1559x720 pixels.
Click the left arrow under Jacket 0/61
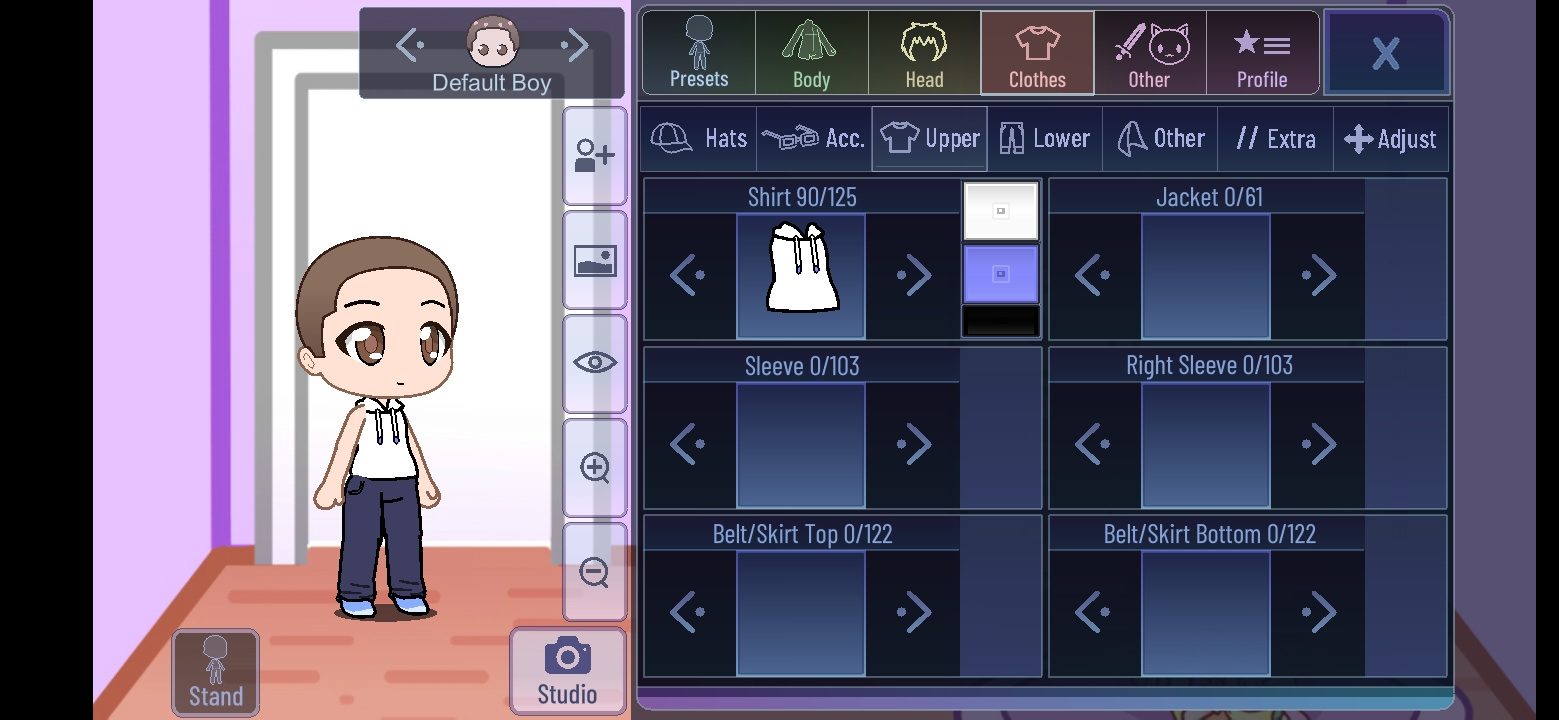(1094, 276)
